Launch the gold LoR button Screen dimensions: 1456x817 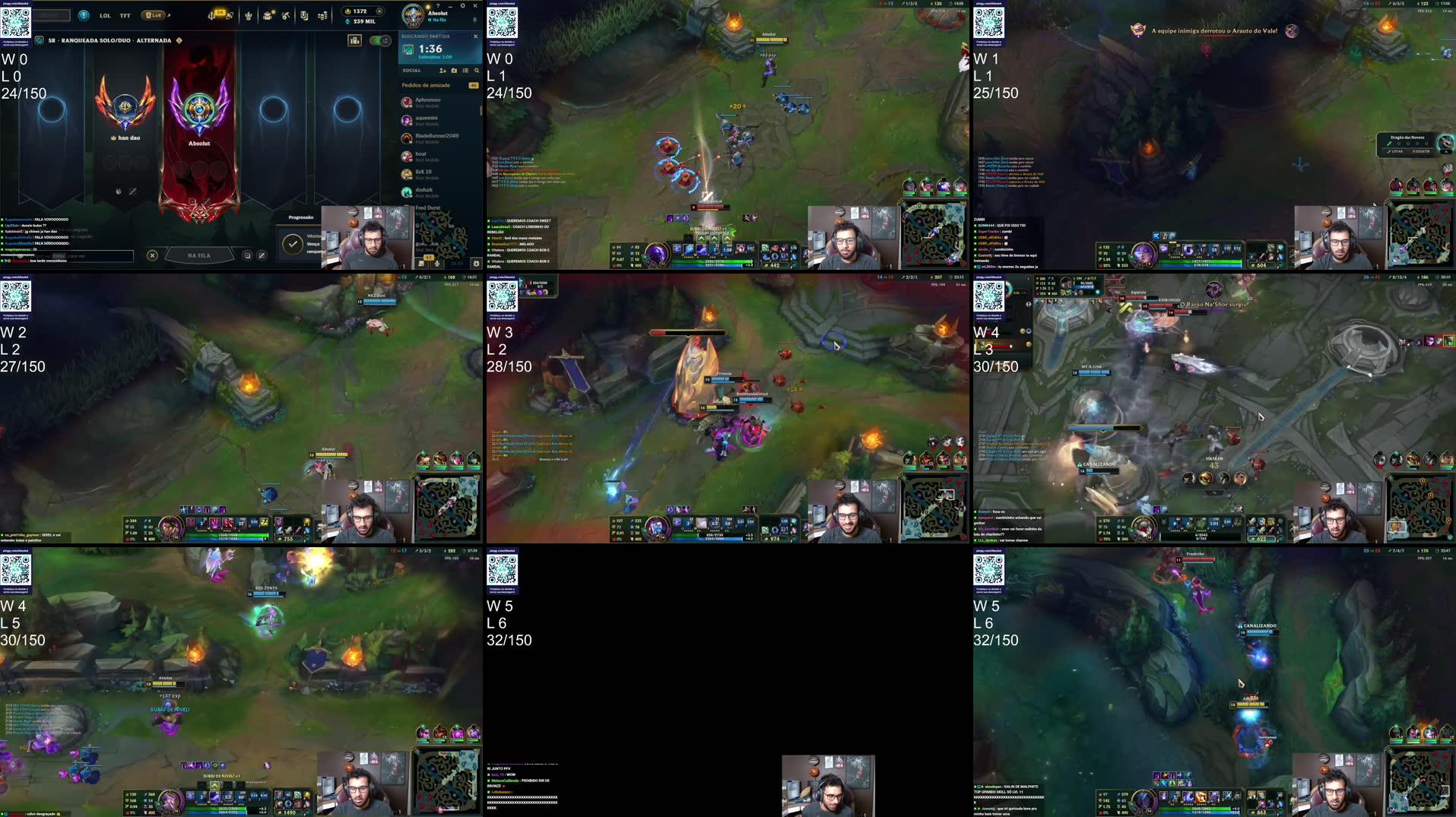(x=152, y=15)
